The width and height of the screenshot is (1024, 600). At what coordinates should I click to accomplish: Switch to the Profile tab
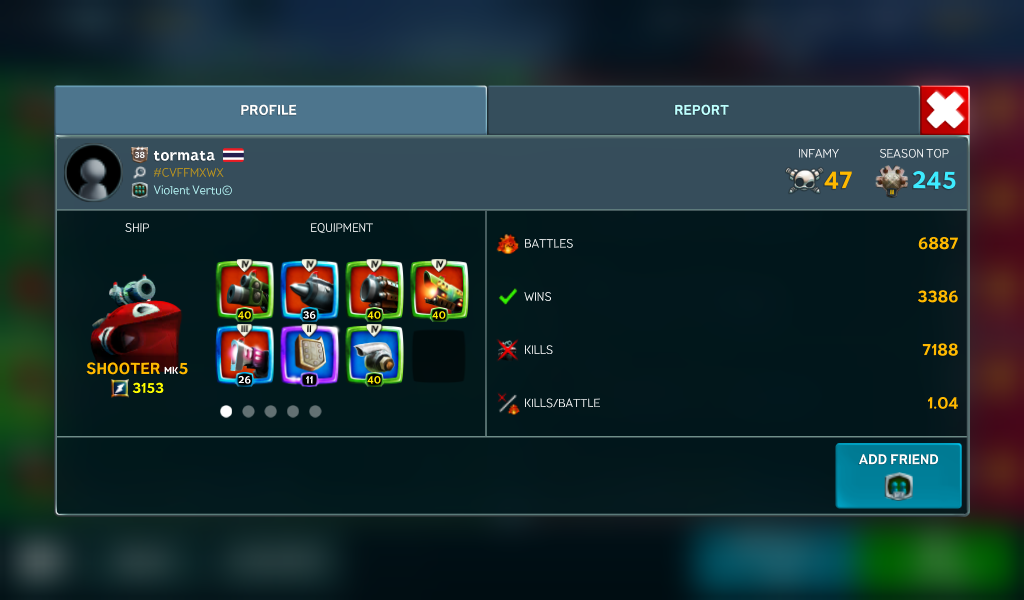pos(269,110)
